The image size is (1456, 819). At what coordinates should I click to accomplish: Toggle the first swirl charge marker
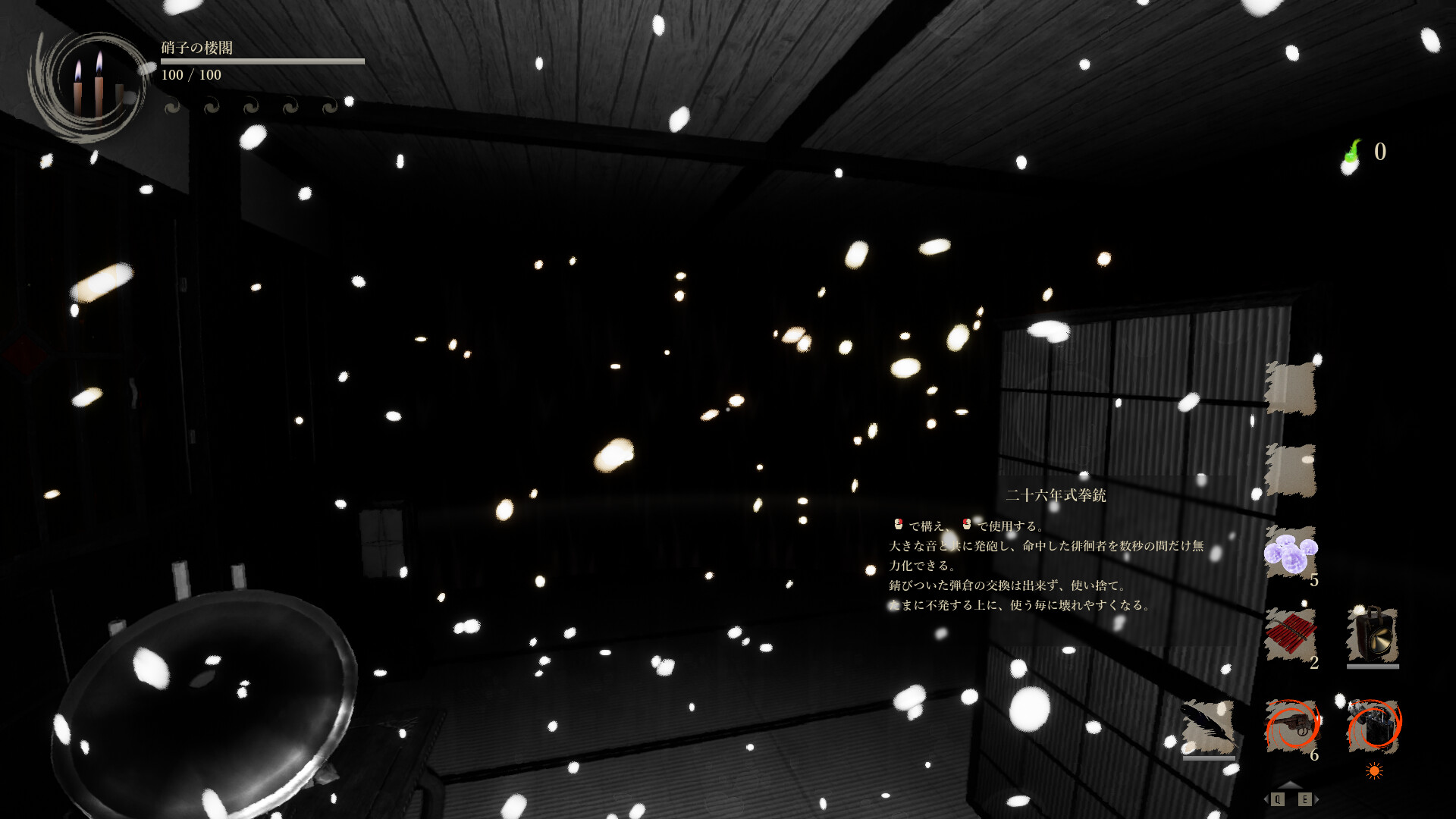(x=172, y=107)
